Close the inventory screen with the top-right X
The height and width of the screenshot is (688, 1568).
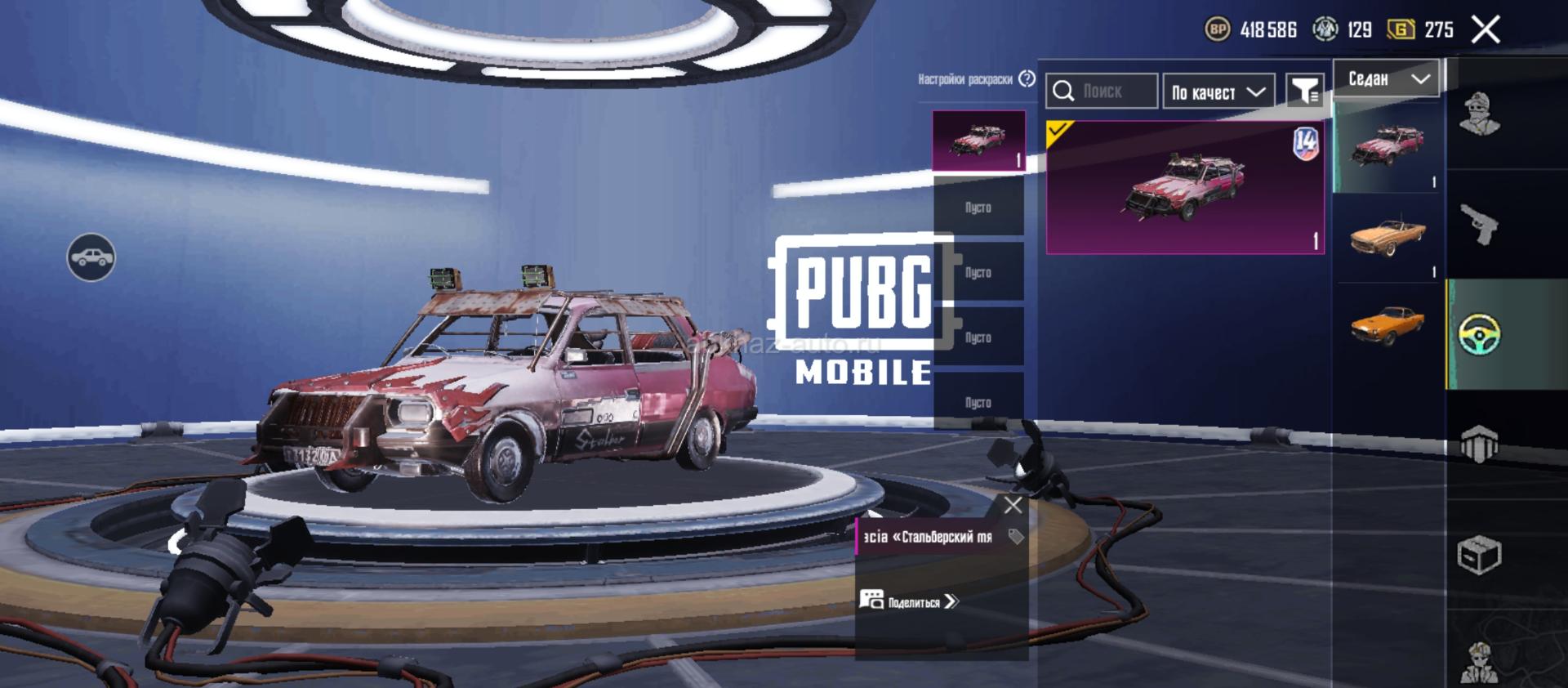[1486, 30]
